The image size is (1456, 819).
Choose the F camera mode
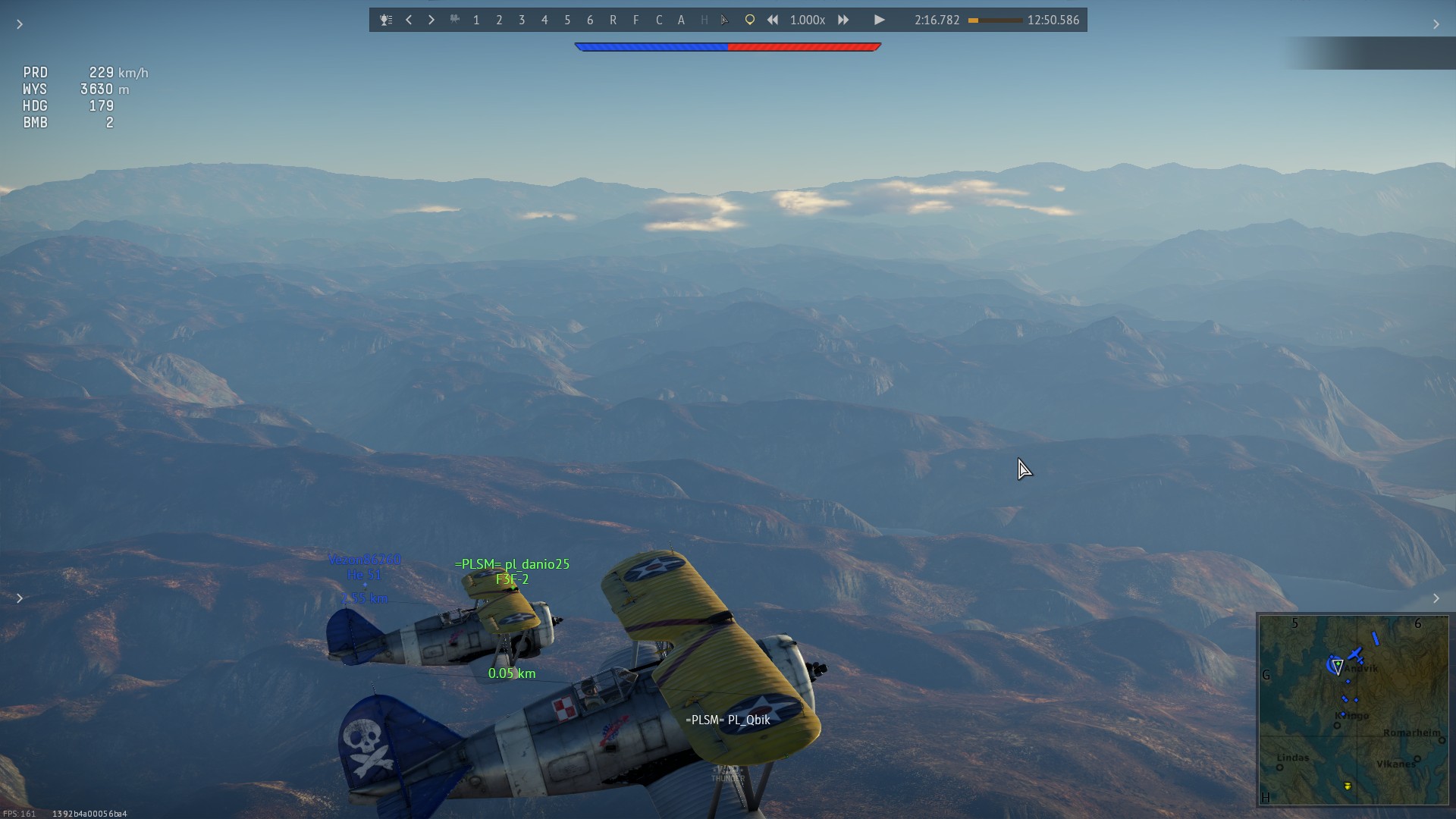(635, 20)
